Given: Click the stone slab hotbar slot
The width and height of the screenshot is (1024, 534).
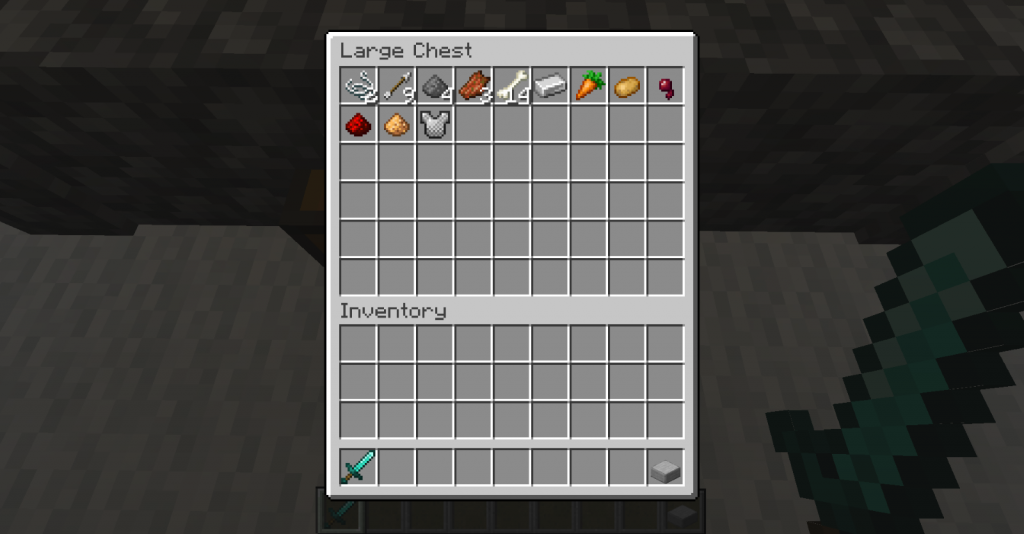Looking at the screenshot, I should click(666, 467).
